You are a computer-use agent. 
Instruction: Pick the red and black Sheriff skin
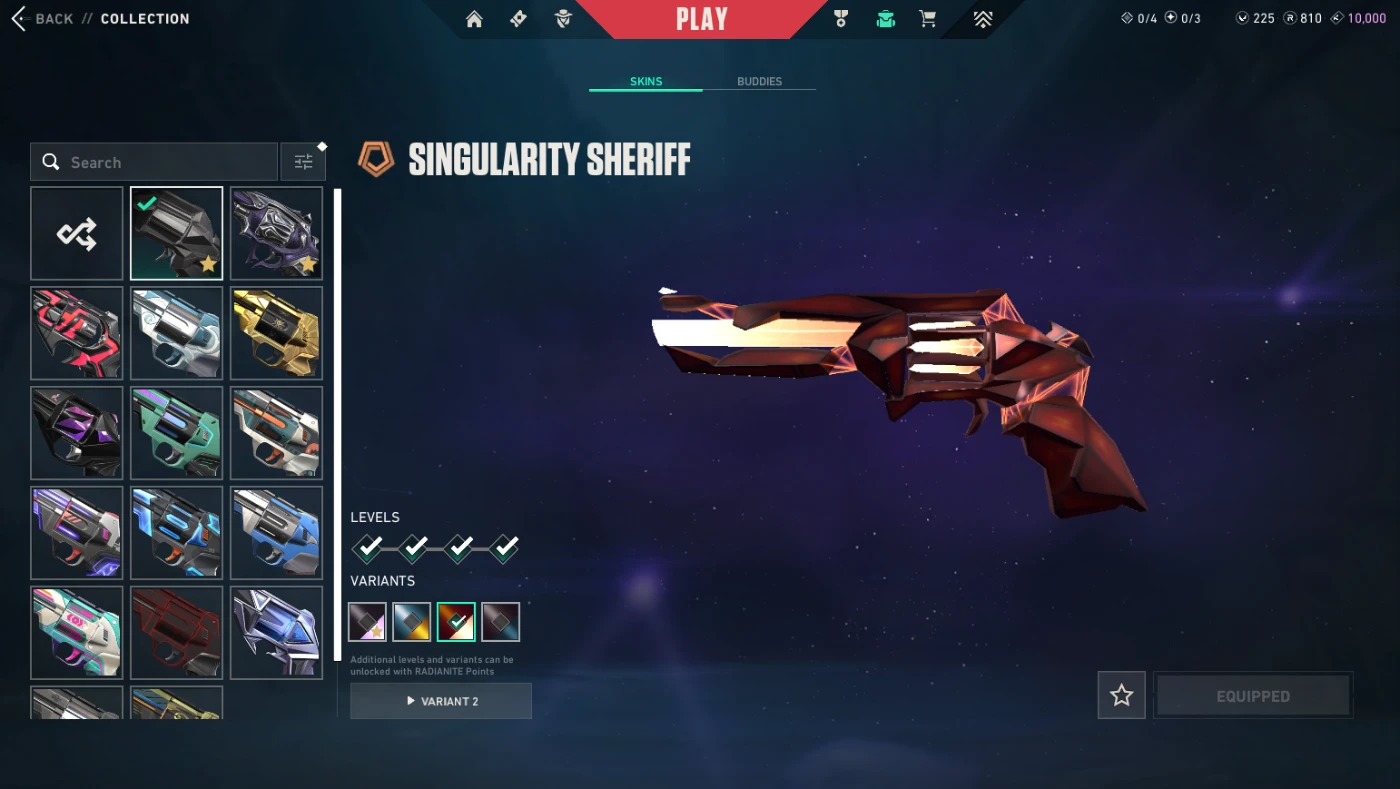[77, 333]
